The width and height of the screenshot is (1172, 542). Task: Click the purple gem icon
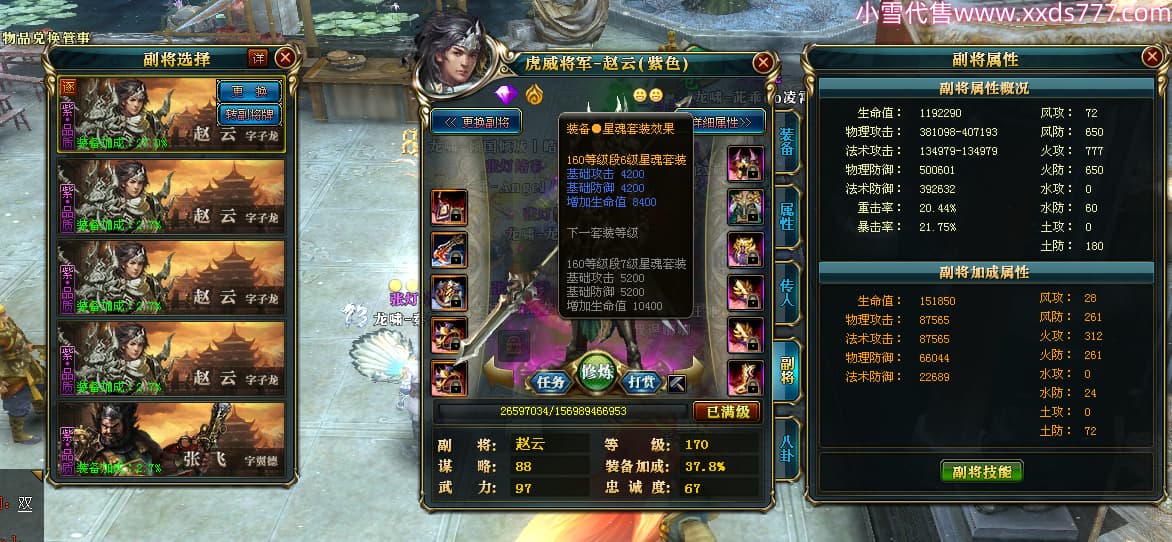(503, 94)
